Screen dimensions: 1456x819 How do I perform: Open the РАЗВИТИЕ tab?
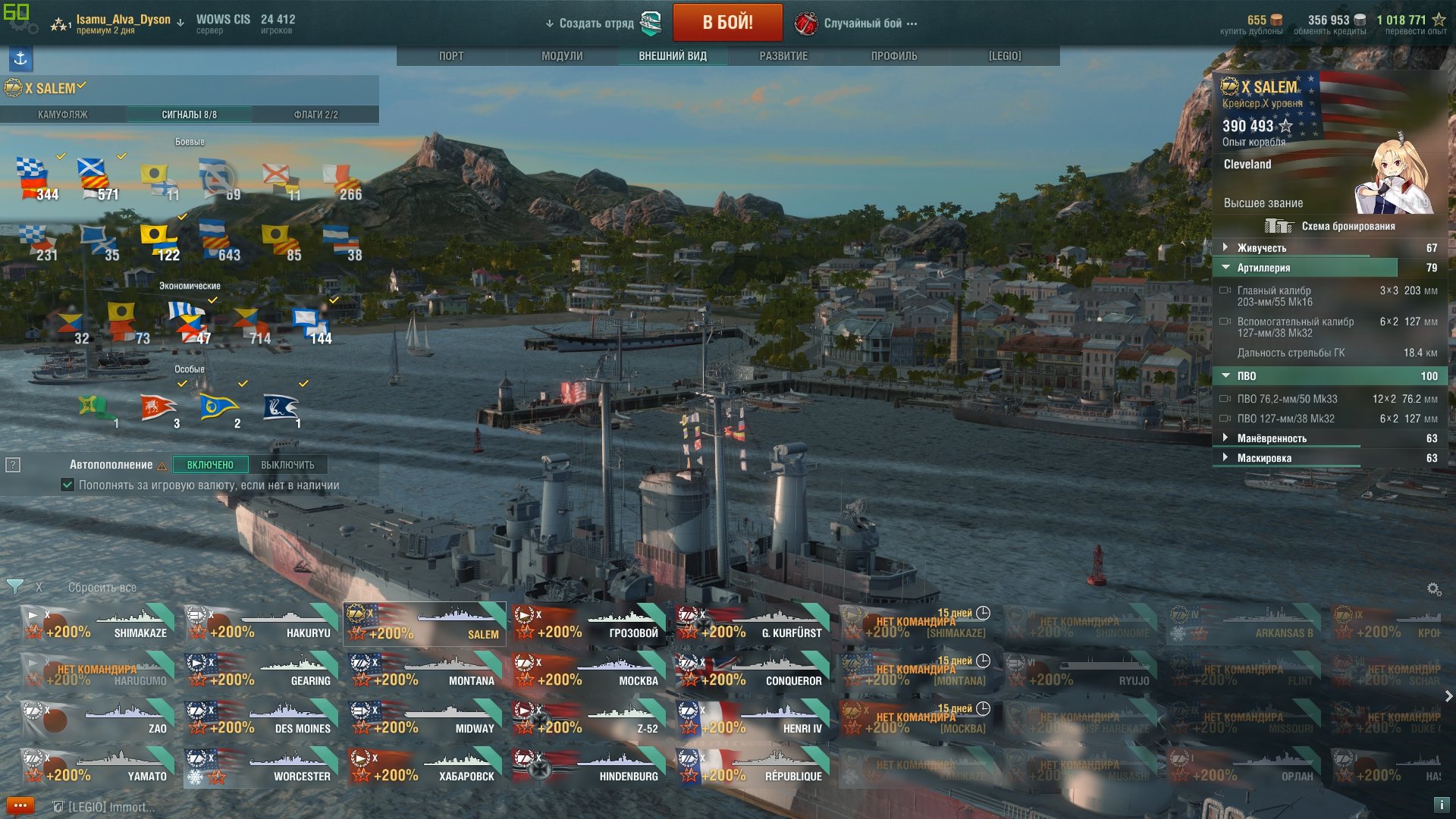coord(783,56)
